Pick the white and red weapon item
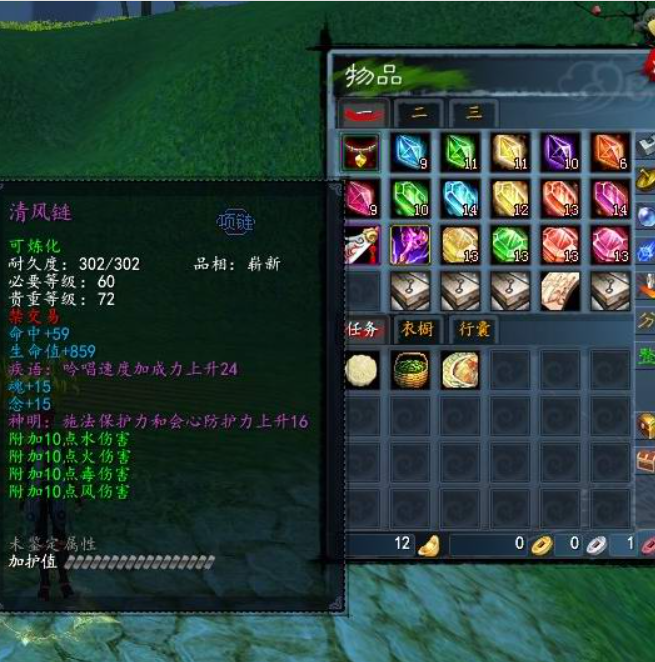The width and height of the screenshot is (655, 662). point(361,244)
